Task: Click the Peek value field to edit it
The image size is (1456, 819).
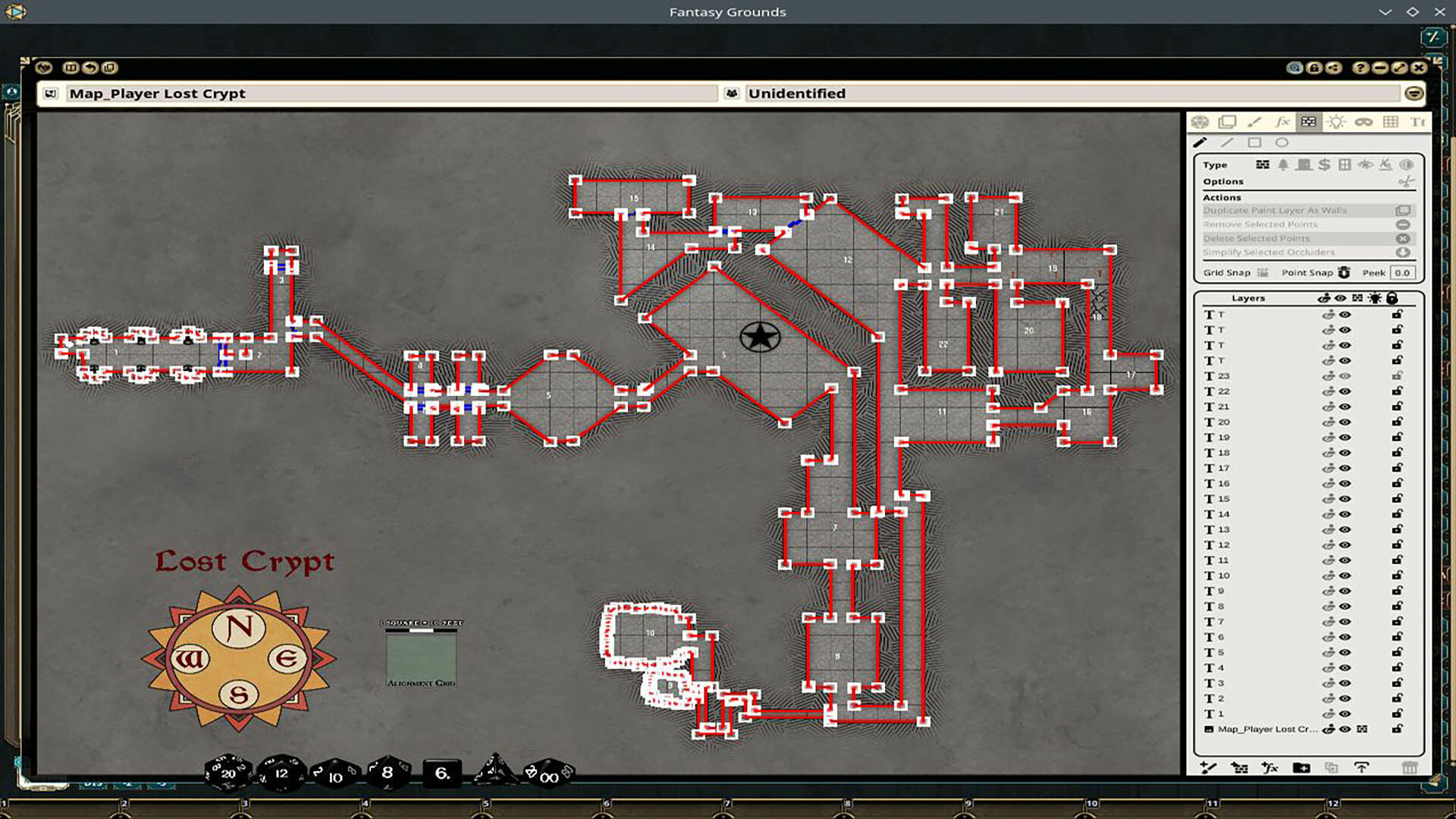Action: 1404,272
